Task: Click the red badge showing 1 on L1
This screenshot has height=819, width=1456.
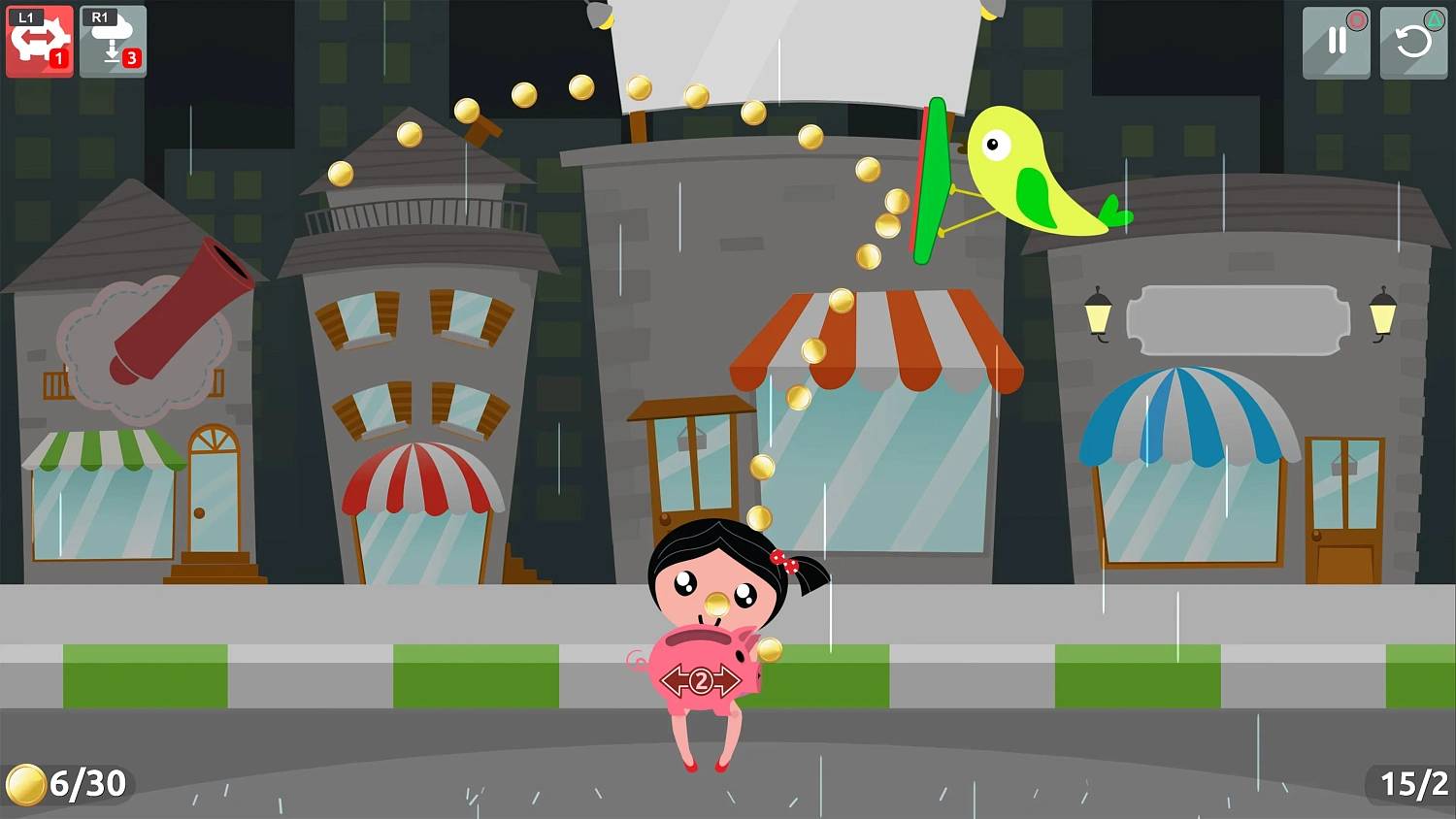Action: (60, 58)
